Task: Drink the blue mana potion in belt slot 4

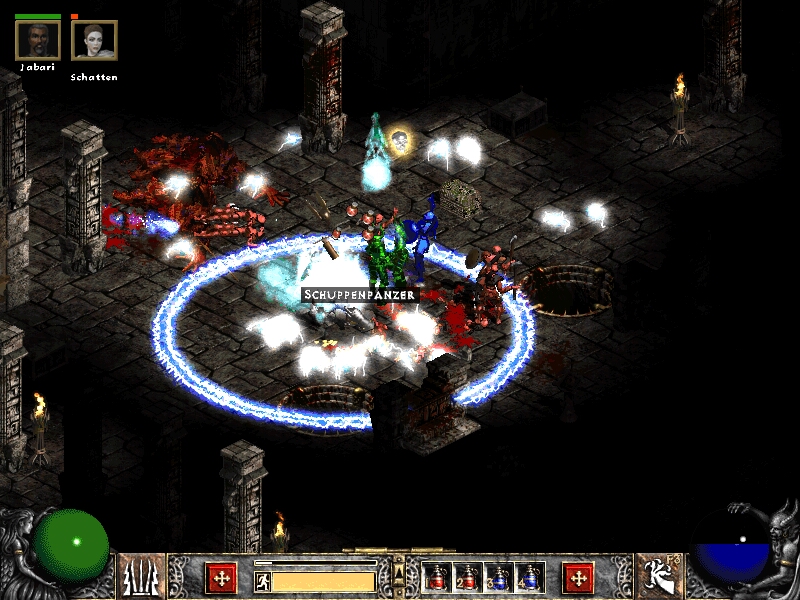Action: tap(530, 577)
